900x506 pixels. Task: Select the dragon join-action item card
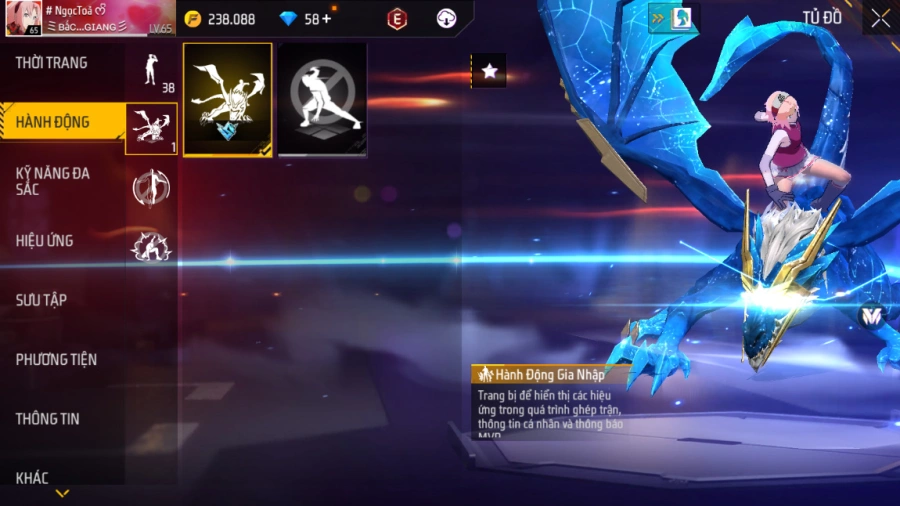coord(228,100)
